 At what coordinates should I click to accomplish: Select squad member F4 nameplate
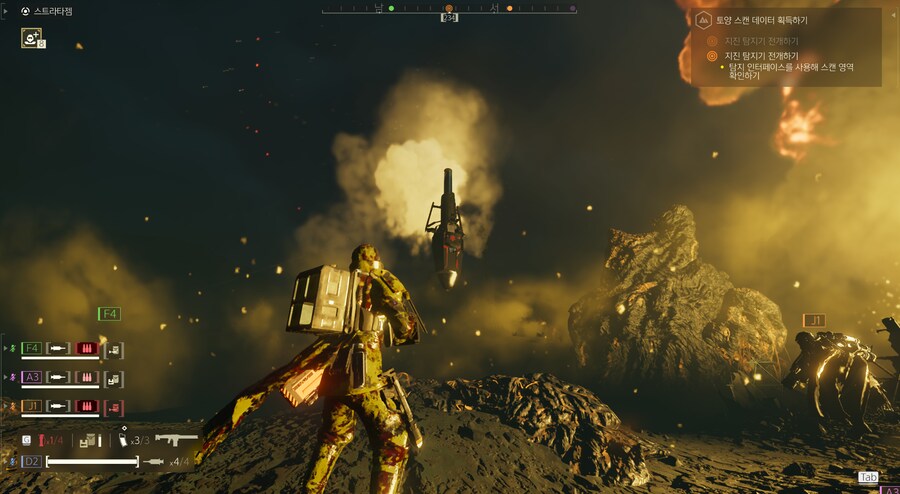tap(31, 348)
